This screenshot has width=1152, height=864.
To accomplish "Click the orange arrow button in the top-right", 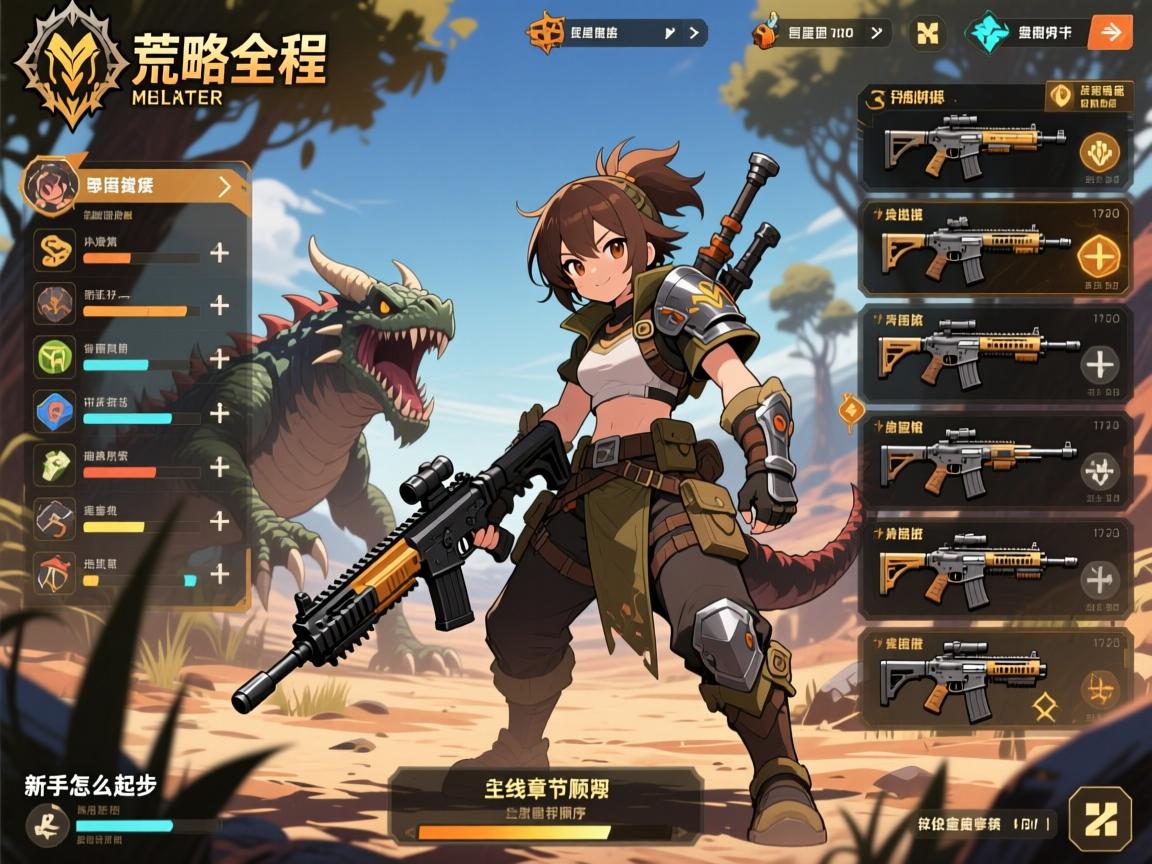I will coord(1109,32).
